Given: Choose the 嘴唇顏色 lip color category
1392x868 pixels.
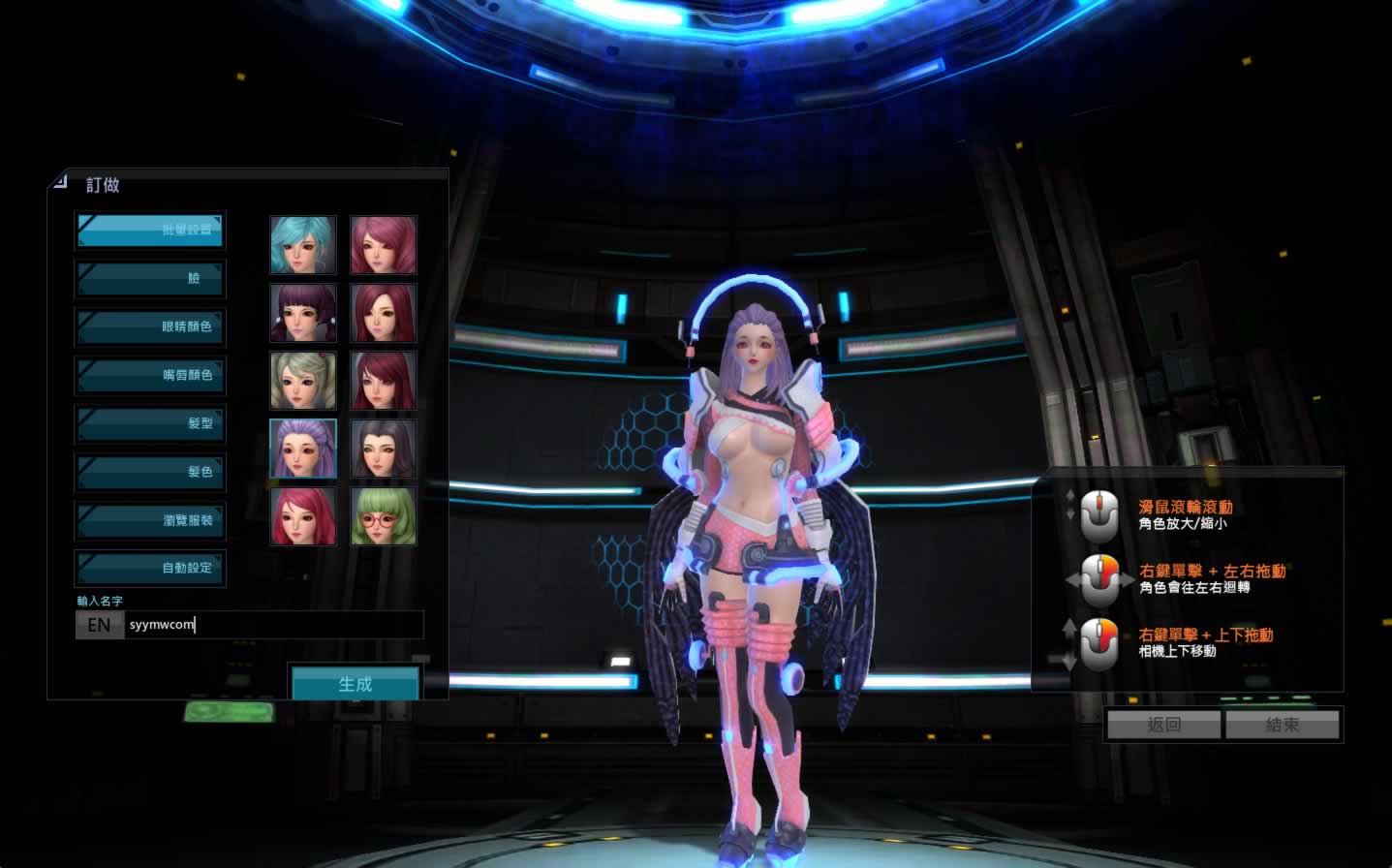Looking at the screenshot, I should point(150,375).
